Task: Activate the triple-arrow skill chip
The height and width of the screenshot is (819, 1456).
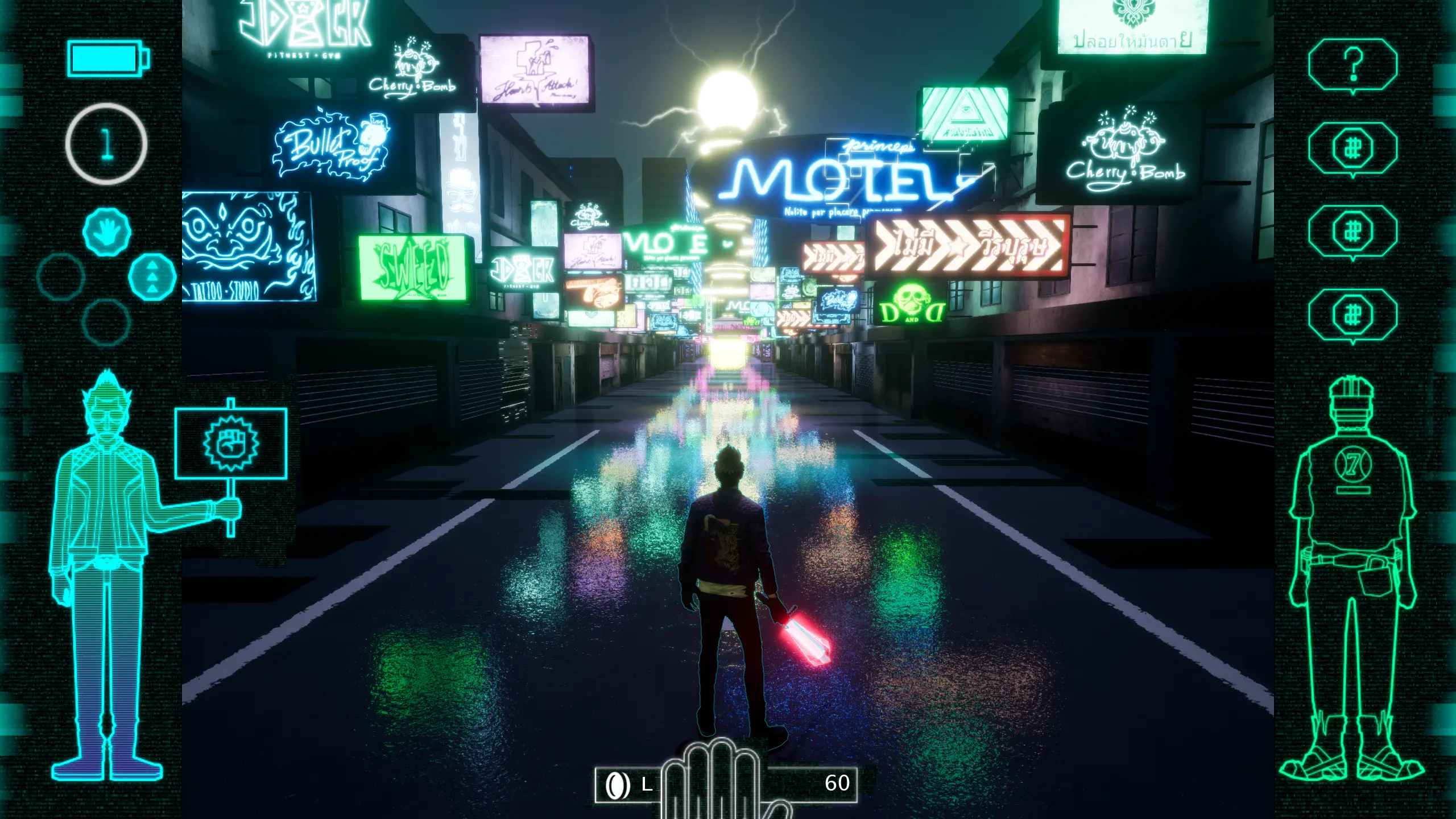Action: click(x=152, y=276)
